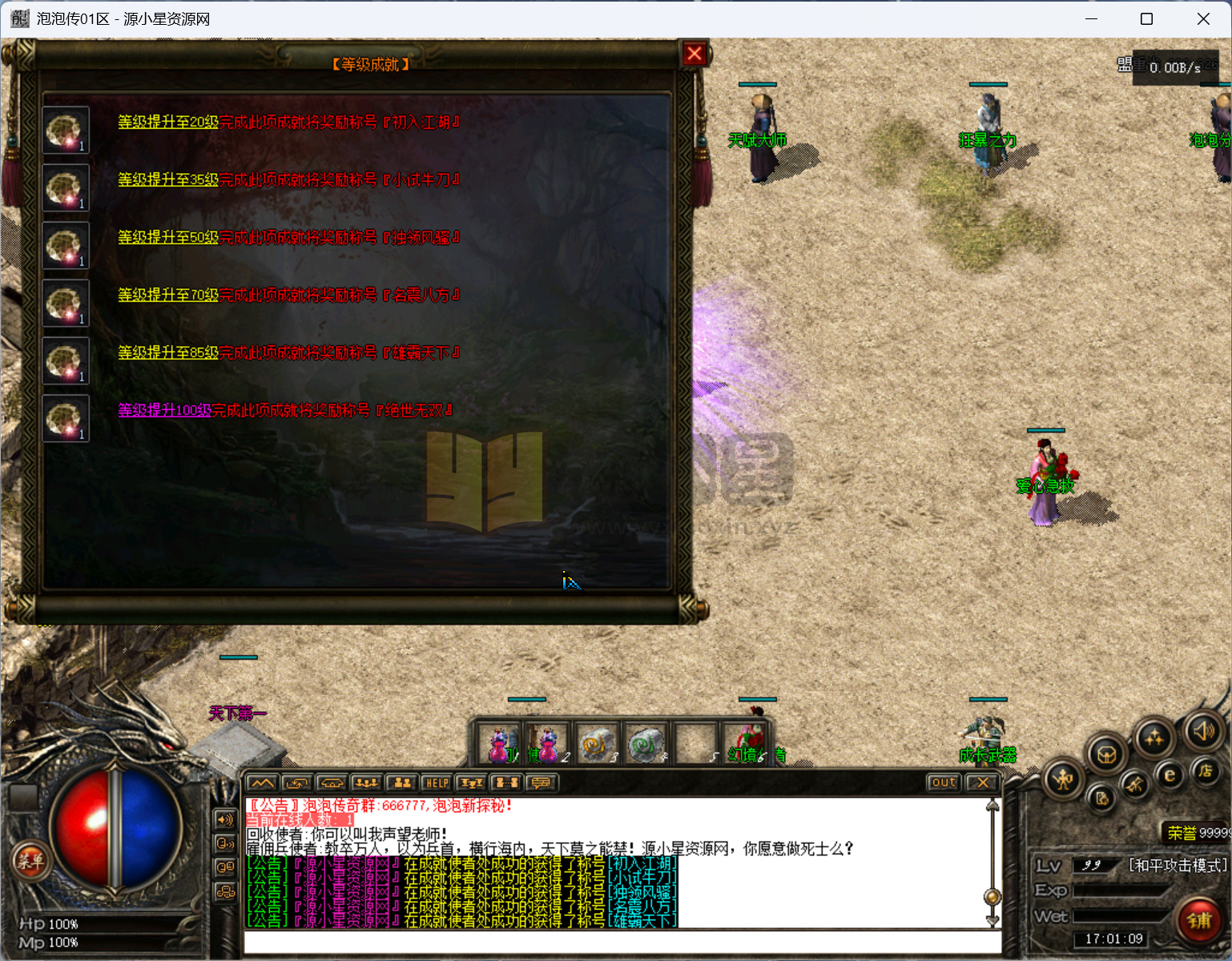1232x961 pixels.
Task: Toggle the speaker sound icon
Action: pos(1204,731)
